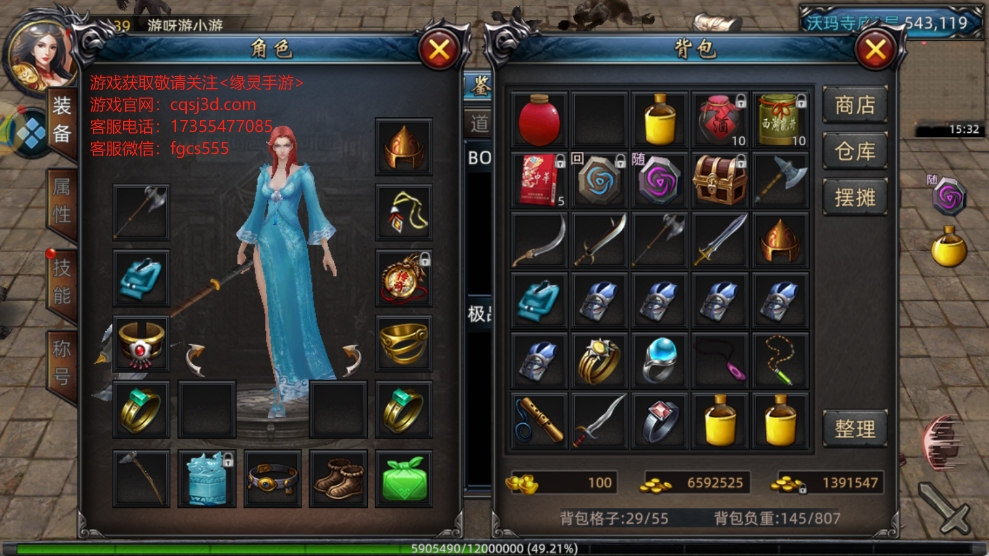Close the 角色 character panel

click(438, 49)
